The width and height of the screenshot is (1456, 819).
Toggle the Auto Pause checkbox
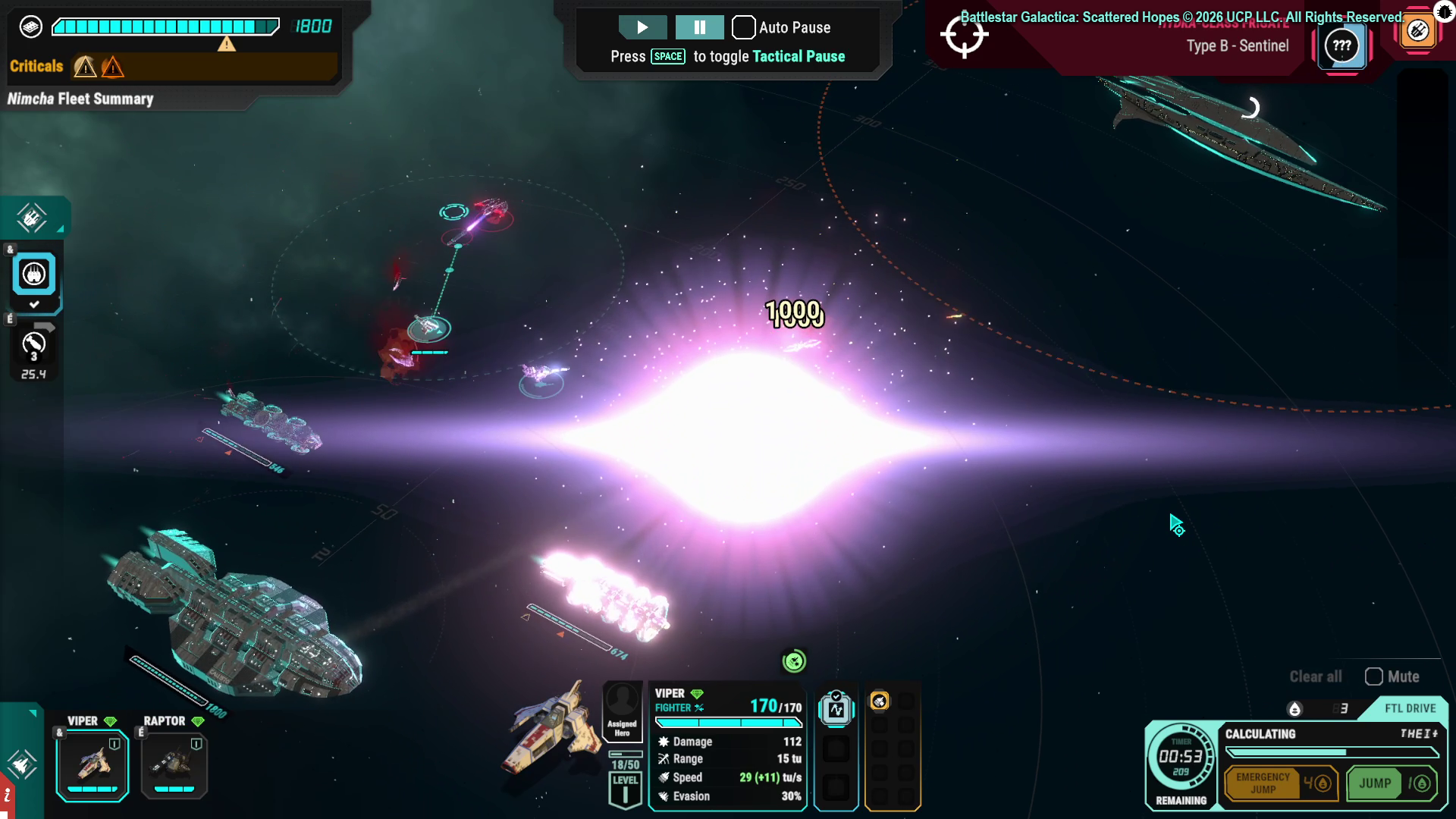coord(743,27)
